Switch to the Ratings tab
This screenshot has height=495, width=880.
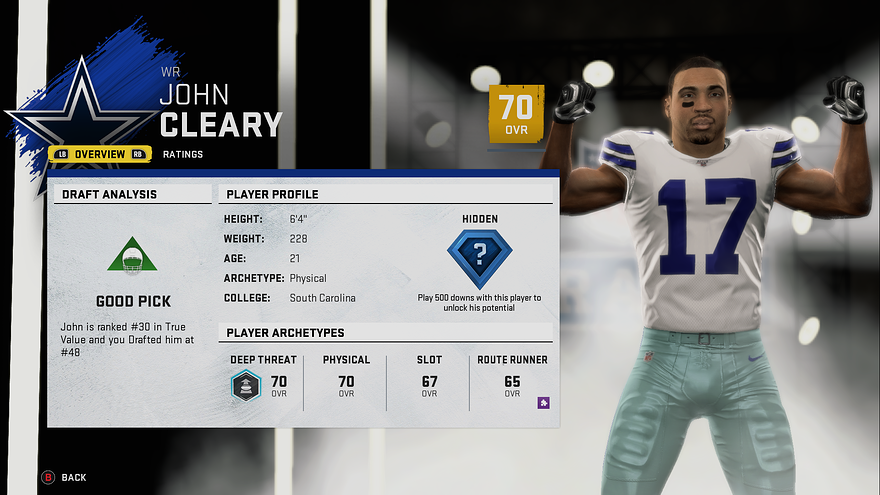click(183, 154)
